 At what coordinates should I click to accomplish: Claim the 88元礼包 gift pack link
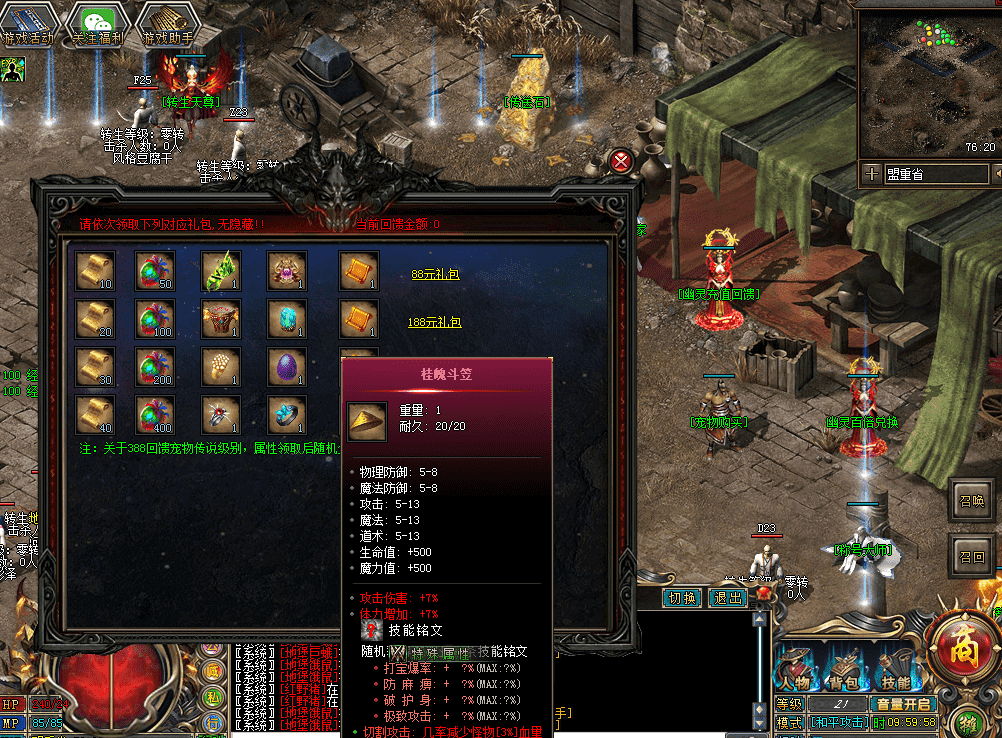tap(435, 273)
